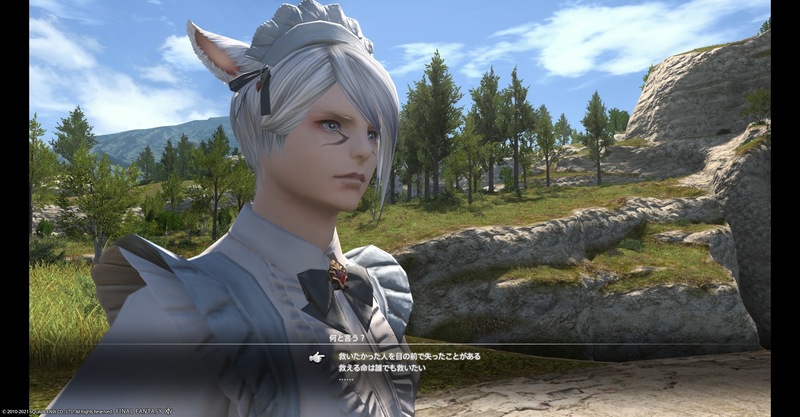Pick the silent "……" response
The width and height of the screenshot is (800, 417).
347,380
